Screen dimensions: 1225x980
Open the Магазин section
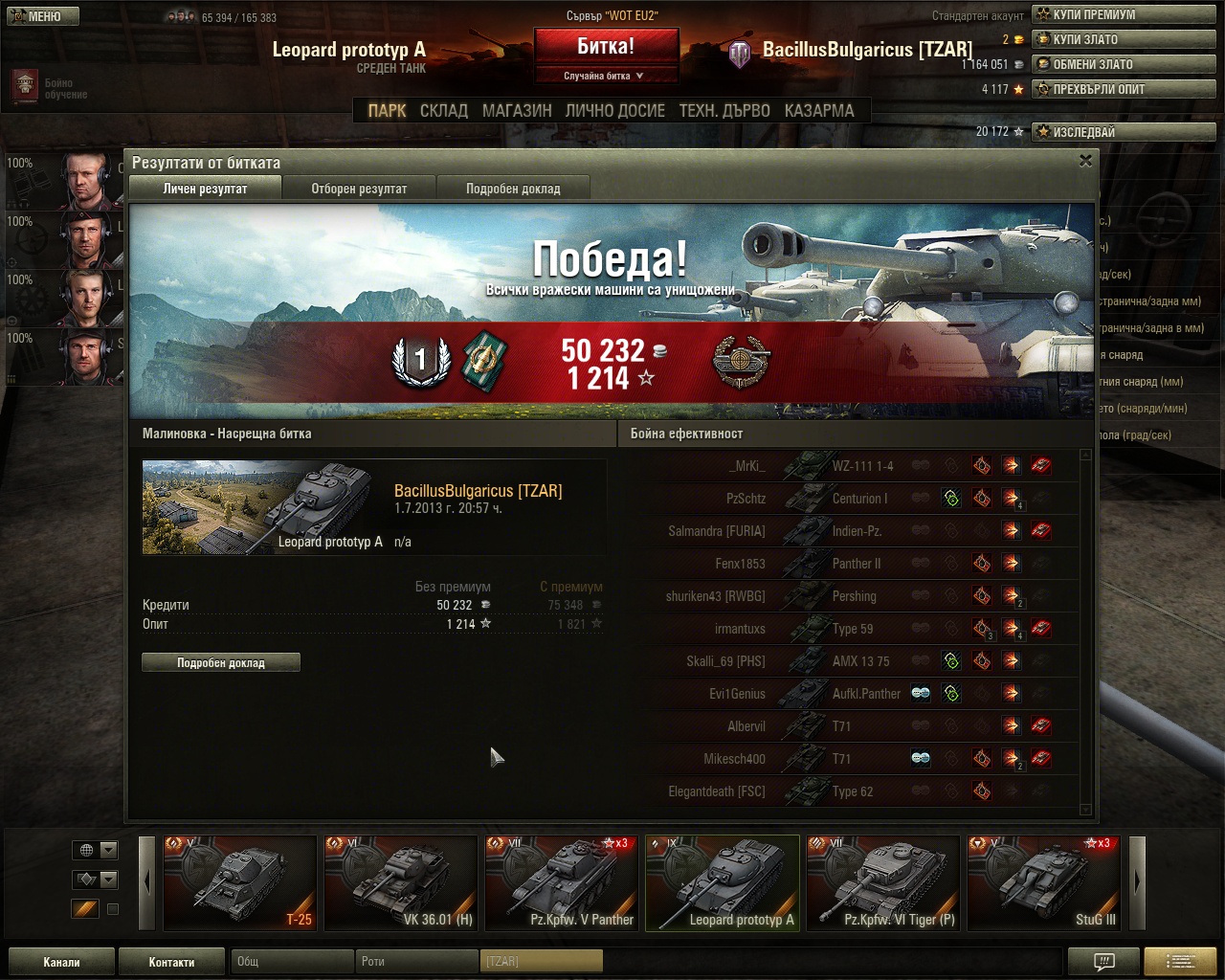click(517, 111)
